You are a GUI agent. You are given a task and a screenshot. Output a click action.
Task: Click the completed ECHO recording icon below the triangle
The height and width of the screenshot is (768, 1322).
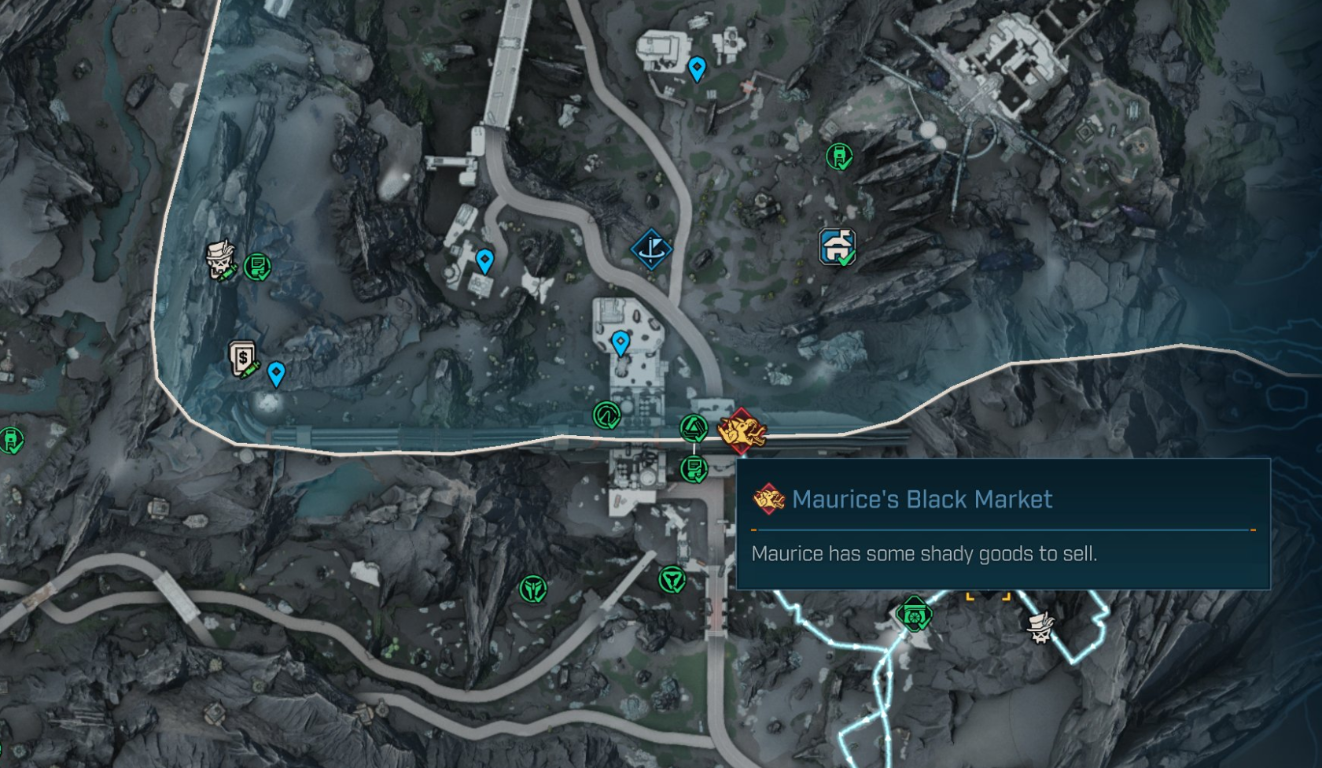coord(694,471)
